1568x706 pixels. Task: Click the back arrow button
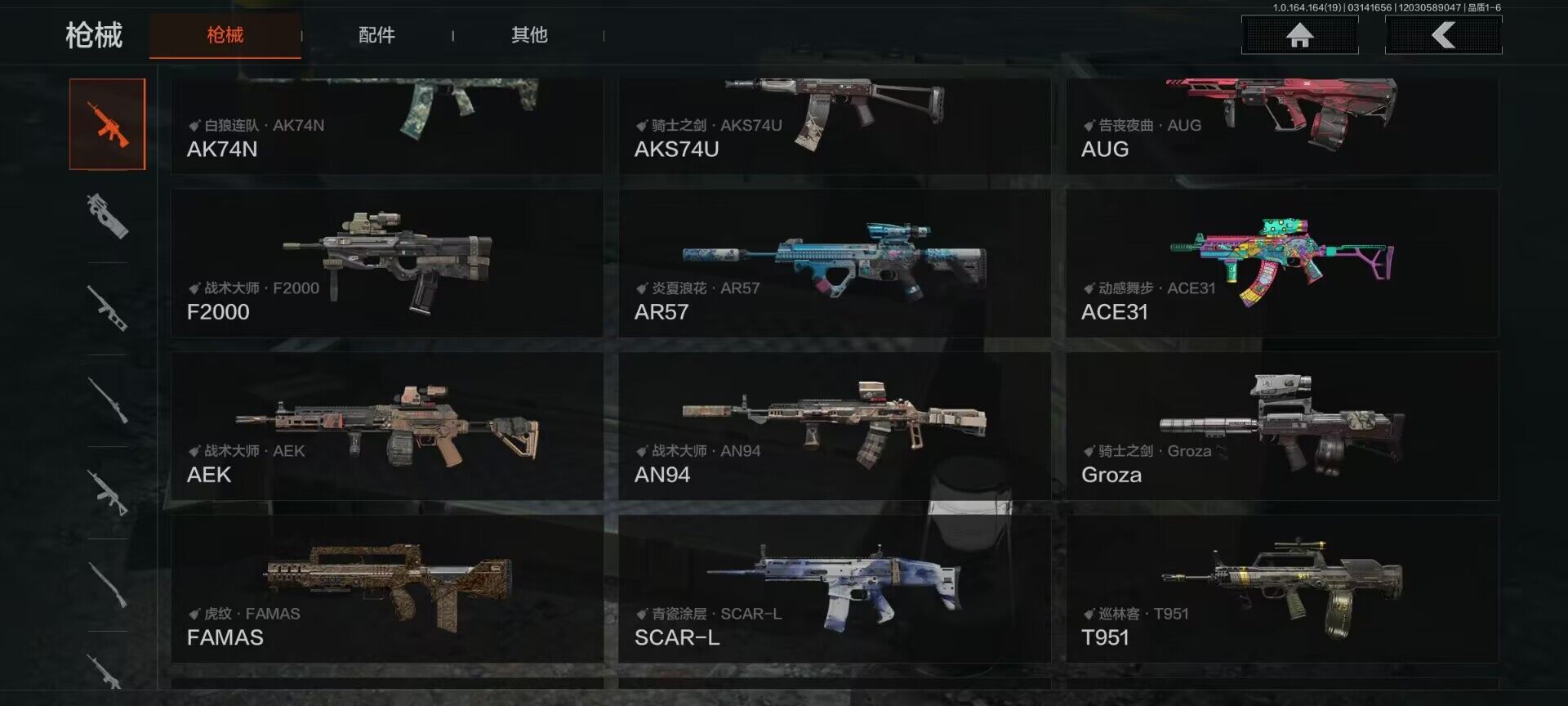[x=1443, y=35]
